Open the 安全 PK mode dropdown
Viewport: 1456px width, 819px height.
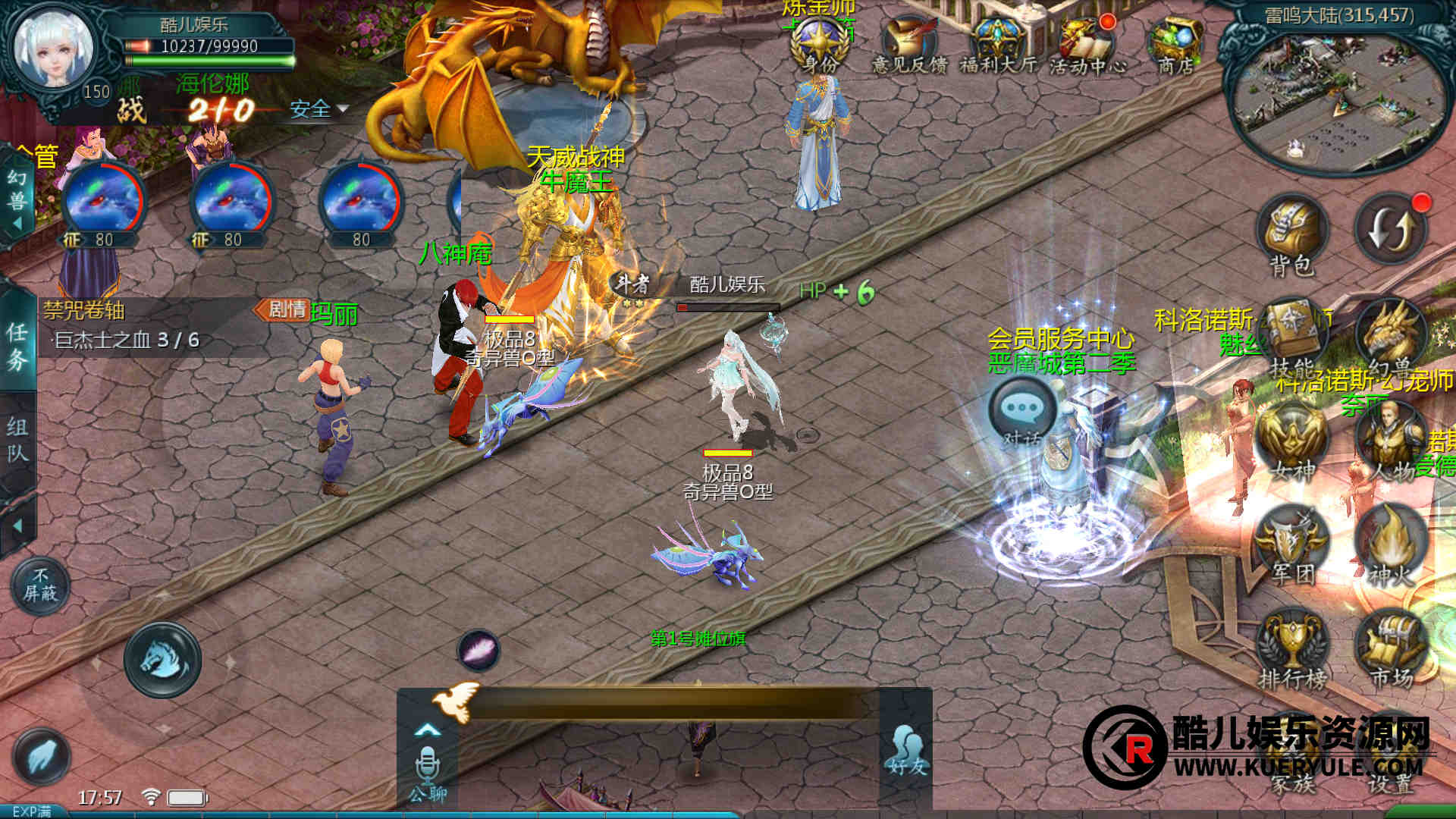coord(318,109)
